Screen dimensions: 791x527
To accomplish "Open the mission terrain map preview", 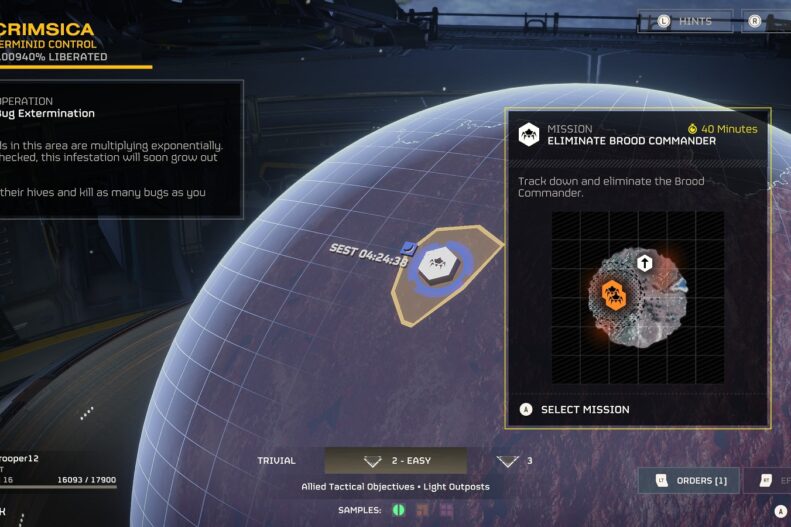I will pos(638,297).
